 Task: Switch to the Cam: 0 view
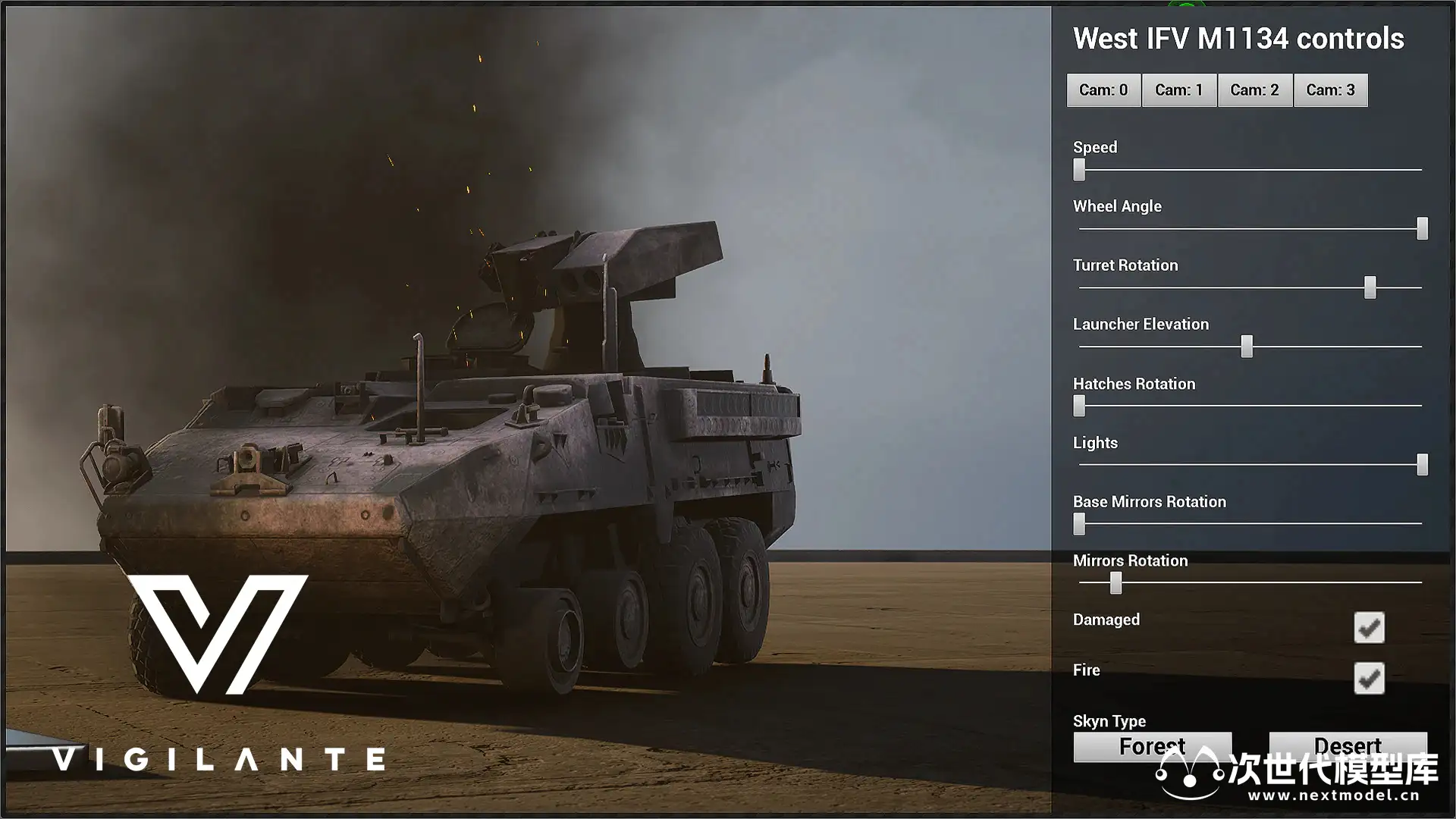pyautogui.click(x=1103, y=90)
